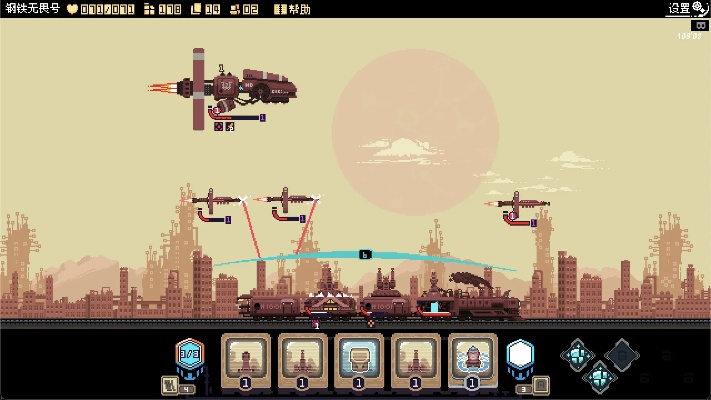Choose the card with blue ripple waves
The image size is (711, 400).
[472, 360]
